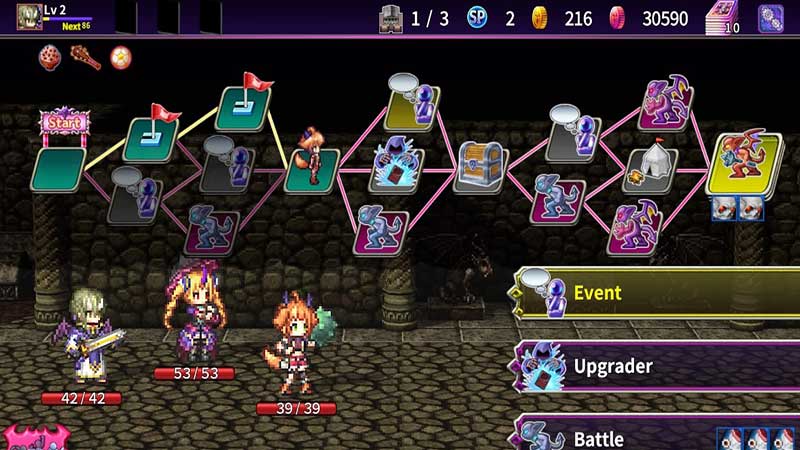Inspect the red dice relic icon
800x450 pixels.
point(50,57)
